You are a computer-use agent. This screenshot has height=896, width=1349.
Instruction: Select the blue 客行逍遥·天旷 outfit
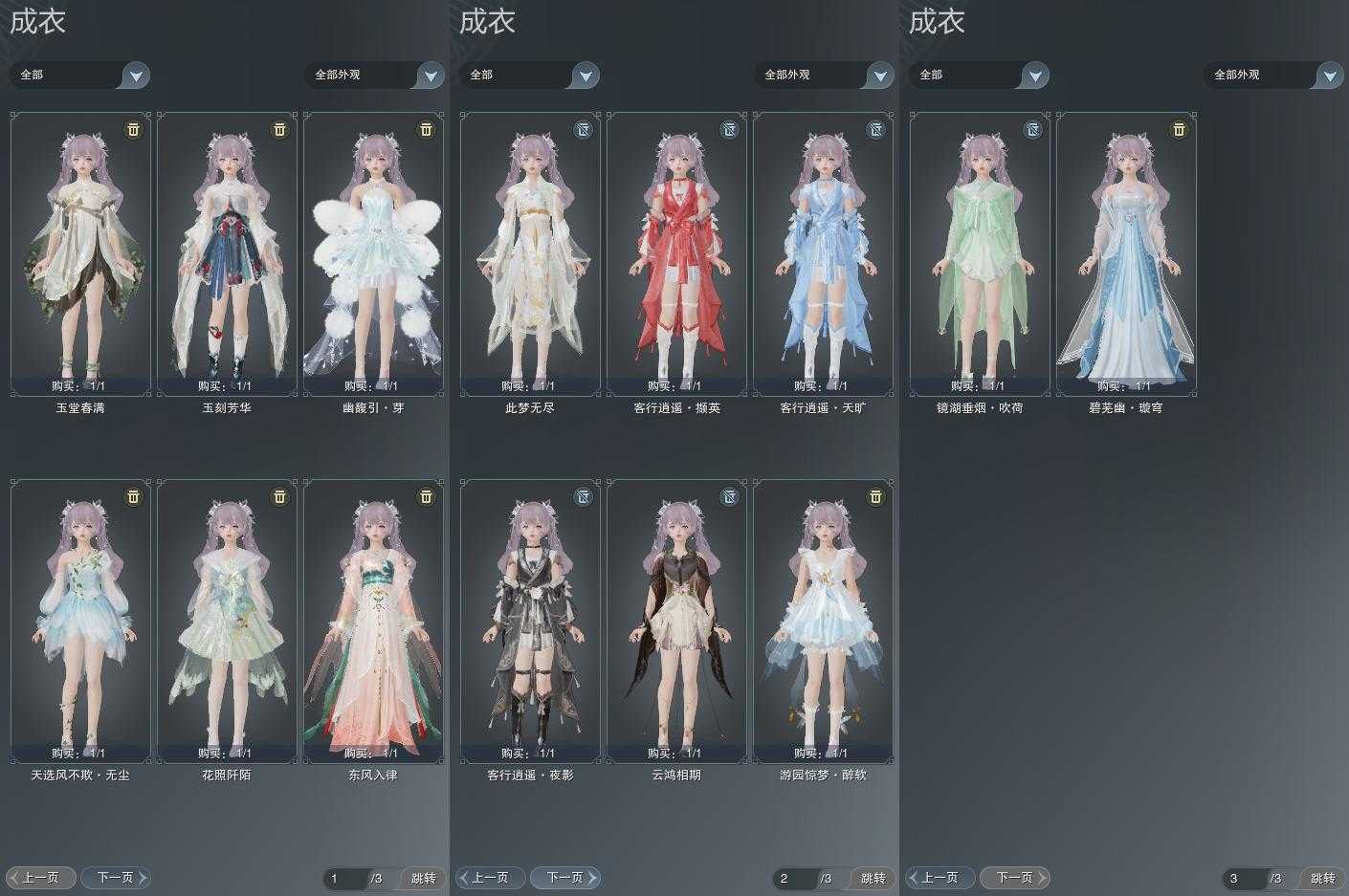823,253
